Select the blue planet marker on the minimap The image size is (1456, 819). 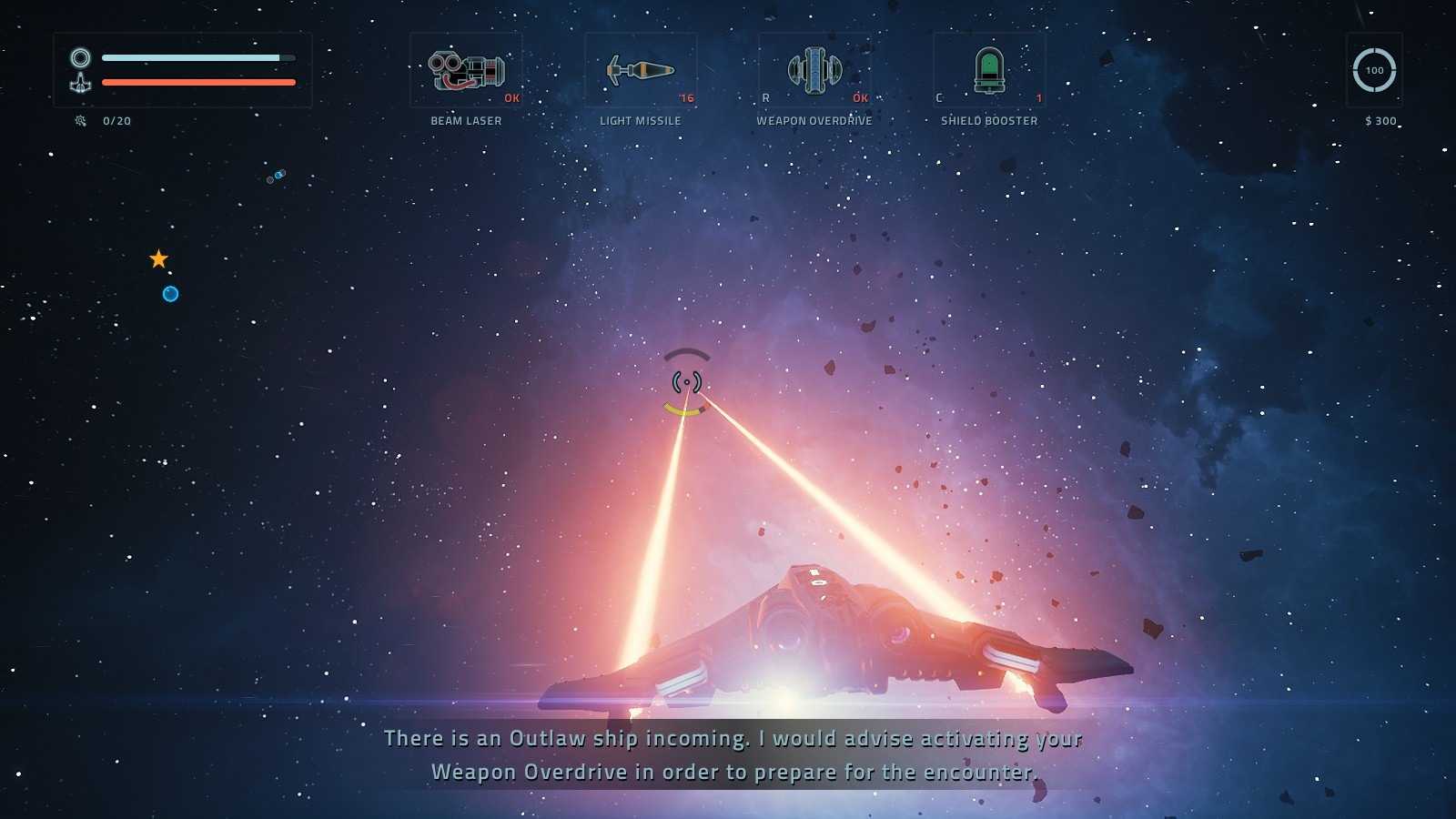[x=169, y=293]
